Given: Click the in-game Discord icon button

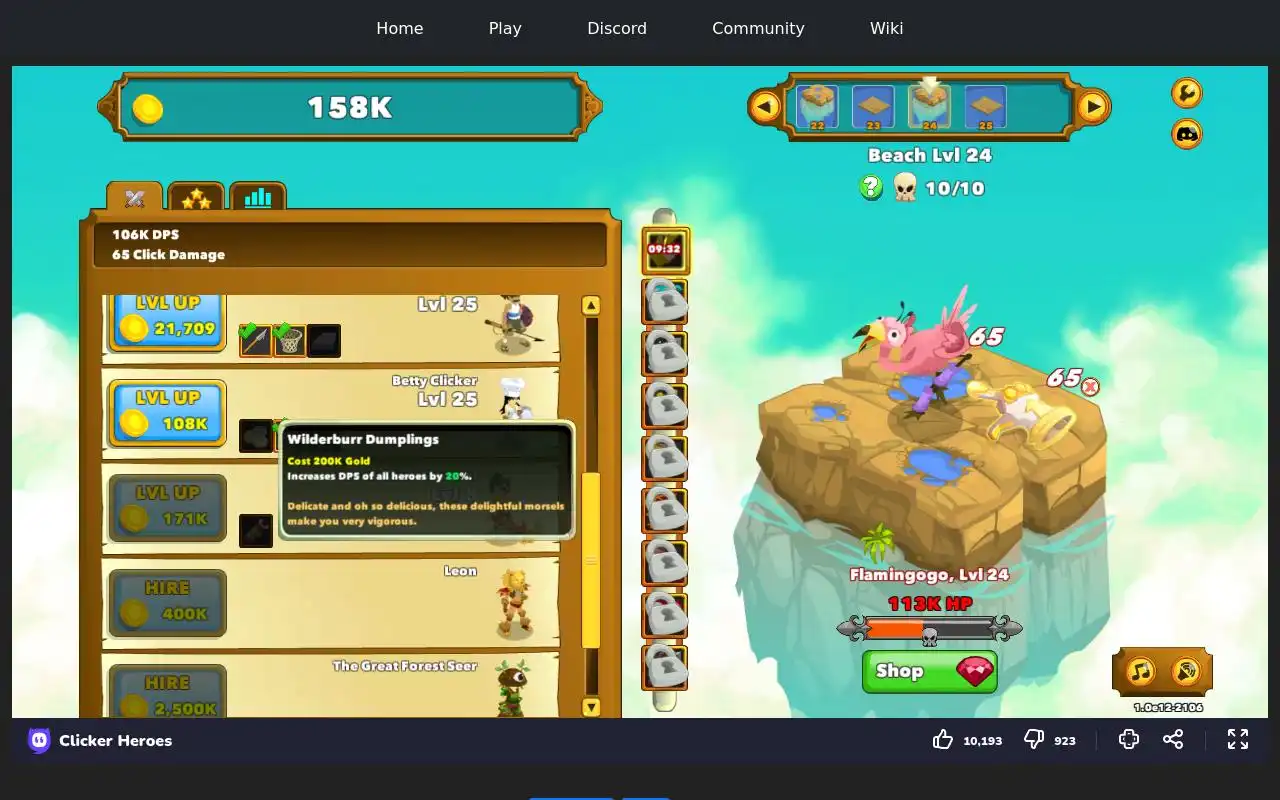Looking at the screenshot, I should click(1186, 134).
